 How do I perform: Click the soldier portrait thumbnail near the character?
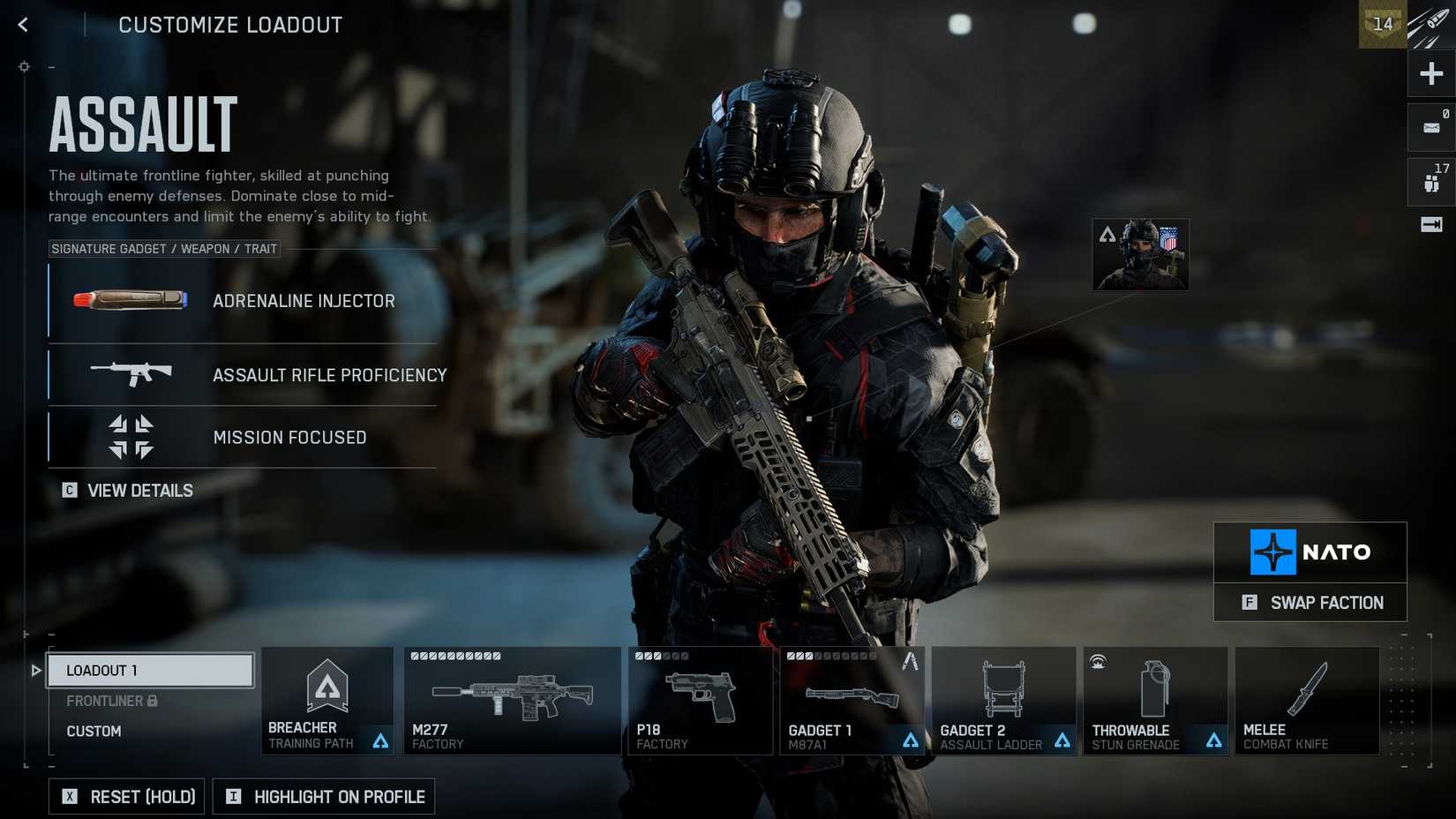pyautogui.click(x=1140, y=254)
